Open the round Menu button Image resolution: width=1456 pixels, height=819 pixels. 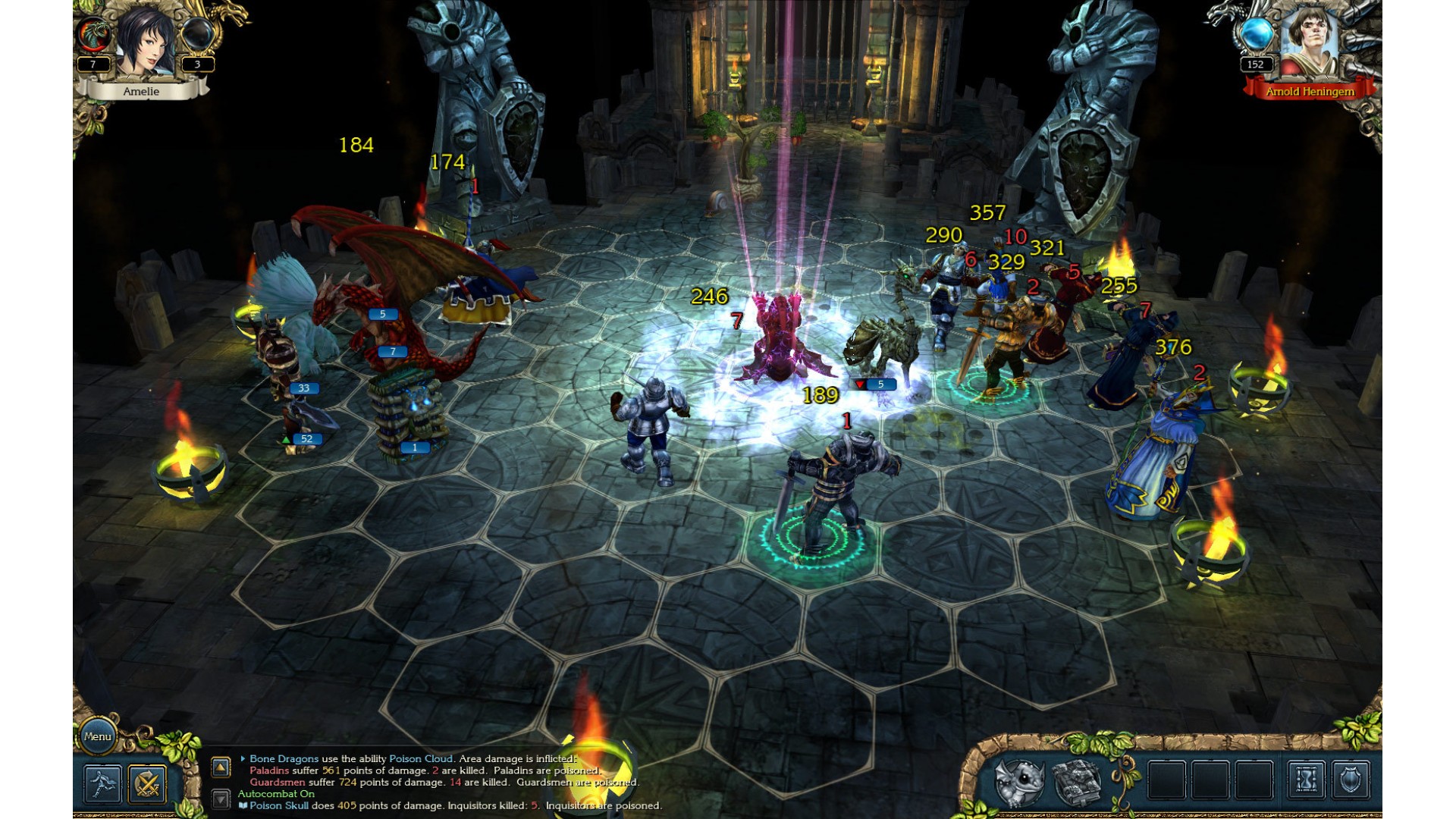pyautogui.click(x=98, y=736)
